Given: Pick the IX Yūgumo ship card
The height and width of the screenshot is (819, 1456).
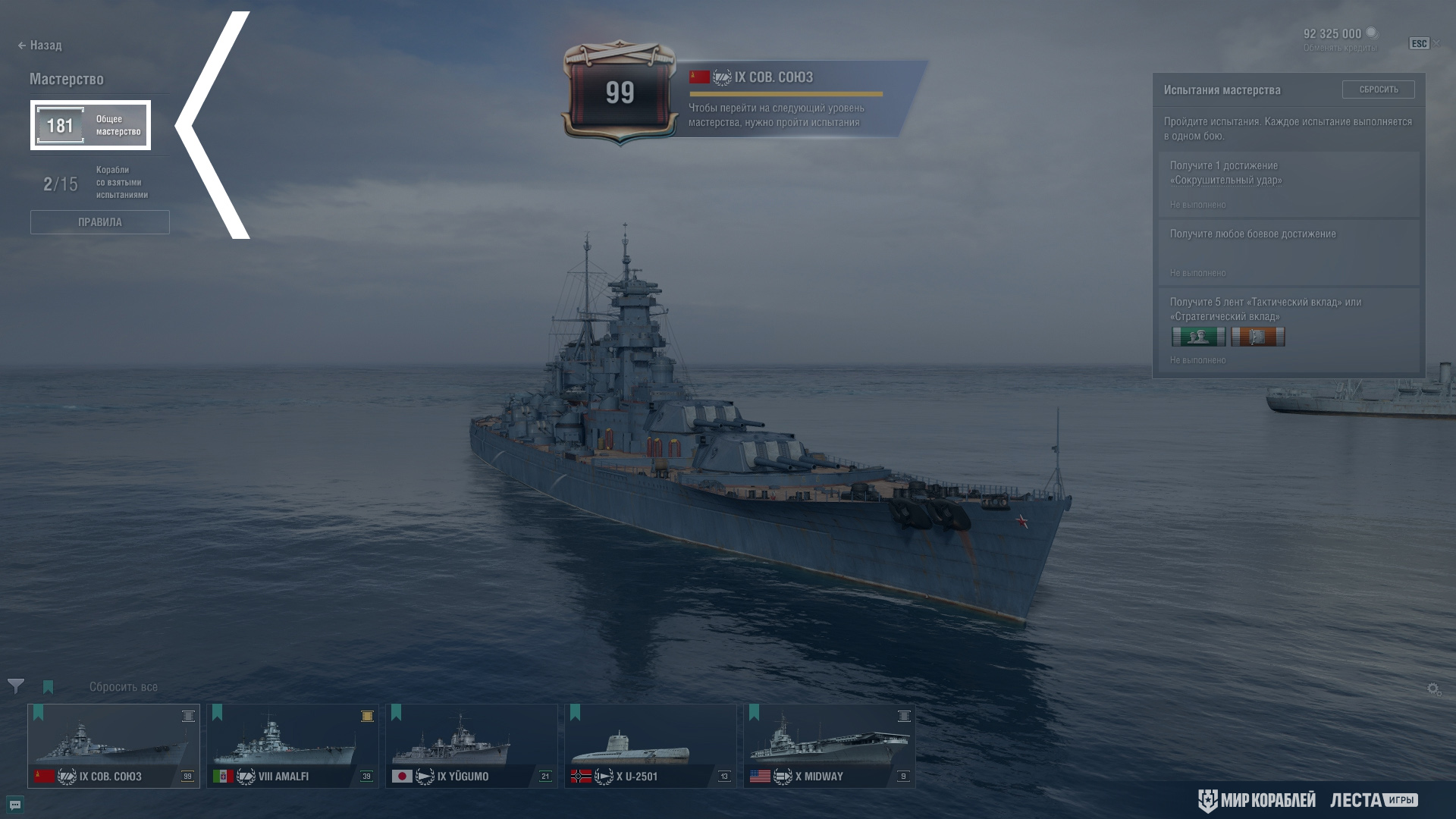Looking at the screenshot, I should [x=472, y=746].
